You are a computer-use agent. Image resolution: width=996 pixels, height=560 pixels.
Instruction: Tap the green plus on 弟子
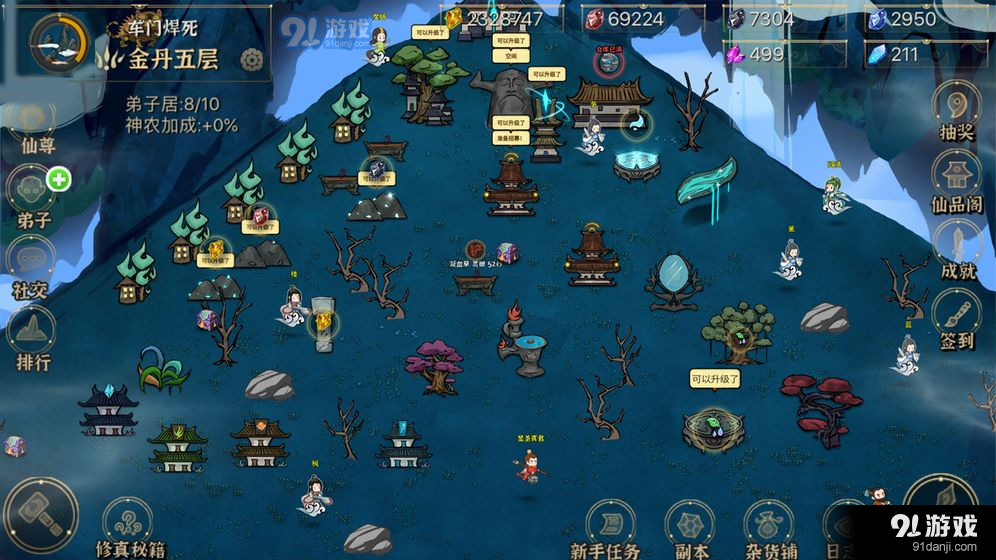59,180
